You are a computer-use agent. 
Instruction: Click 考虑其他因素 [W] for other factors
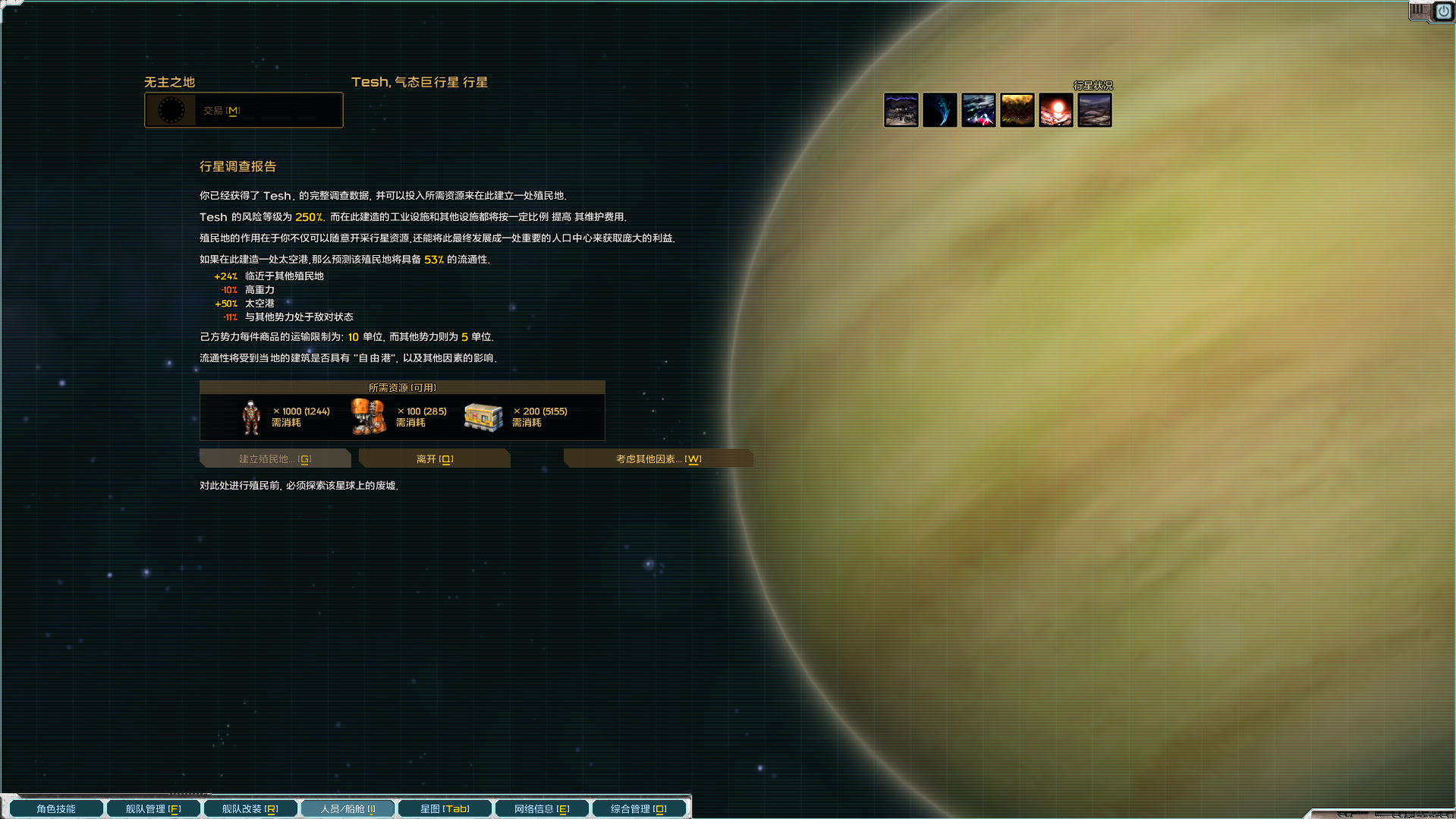pos(658,458)
